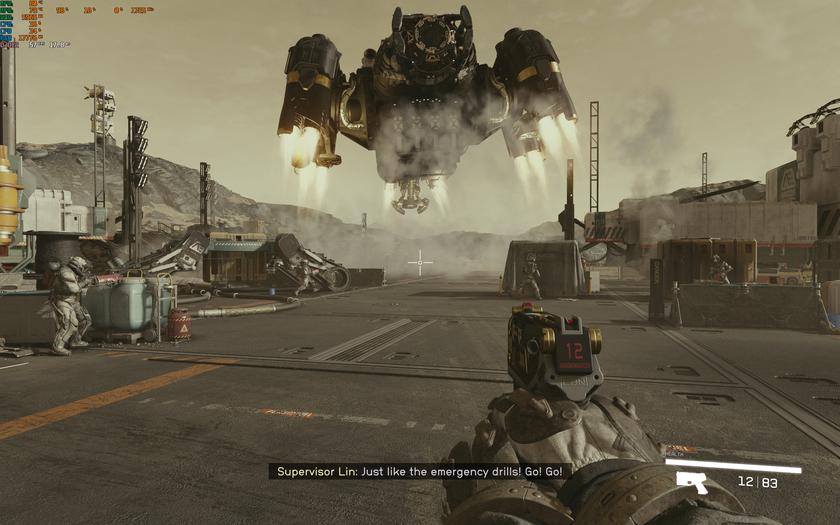
Task: Click the equipped pistol weapon icon
Action: coord(692,482)
